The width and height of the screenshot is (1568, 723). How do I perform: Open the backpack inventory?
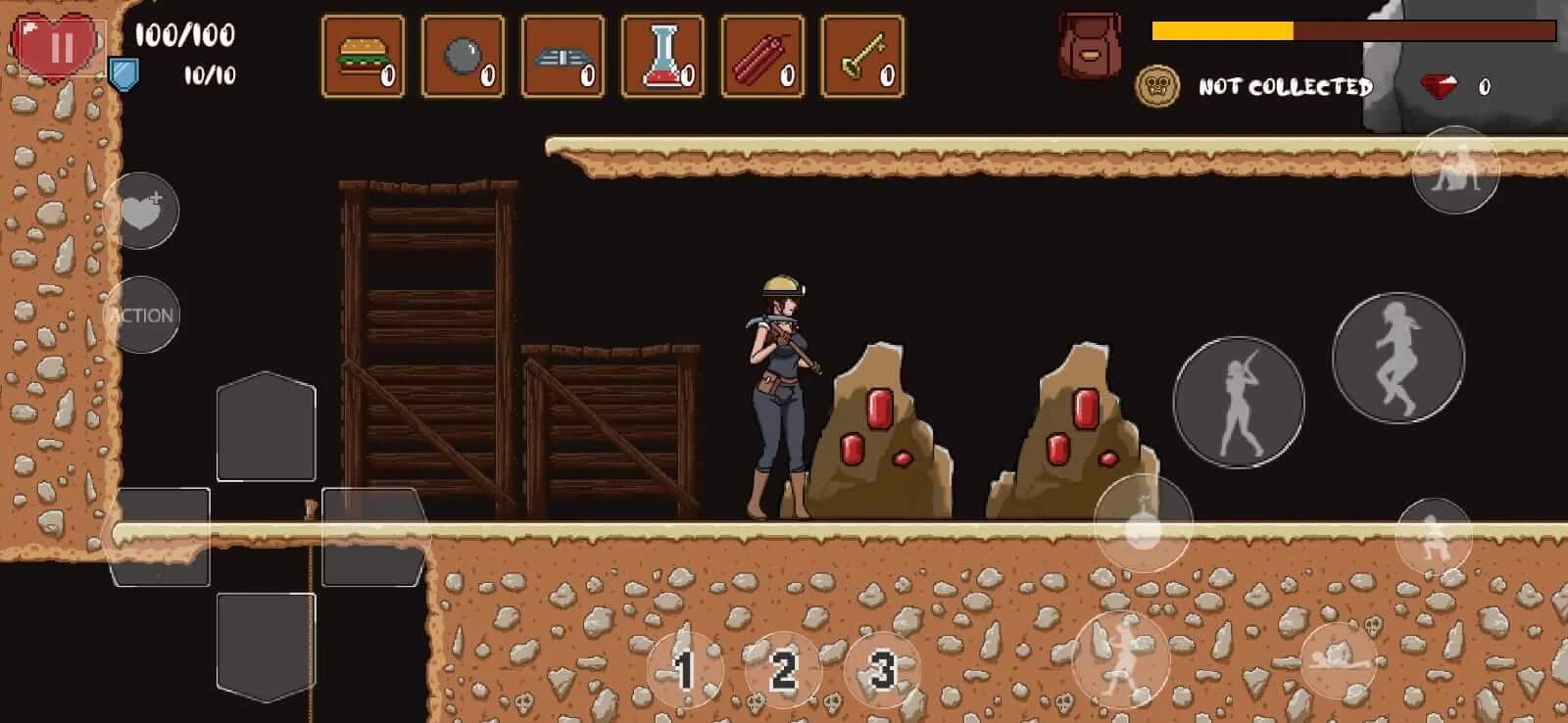coord(1088,47)
